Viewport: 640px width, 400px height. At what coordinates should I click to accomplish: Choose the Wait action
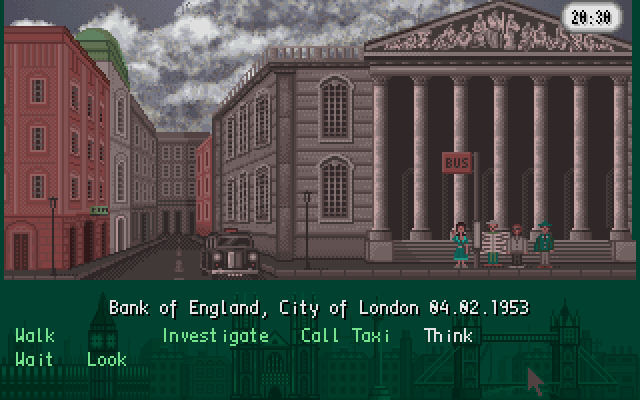[35, 359]
